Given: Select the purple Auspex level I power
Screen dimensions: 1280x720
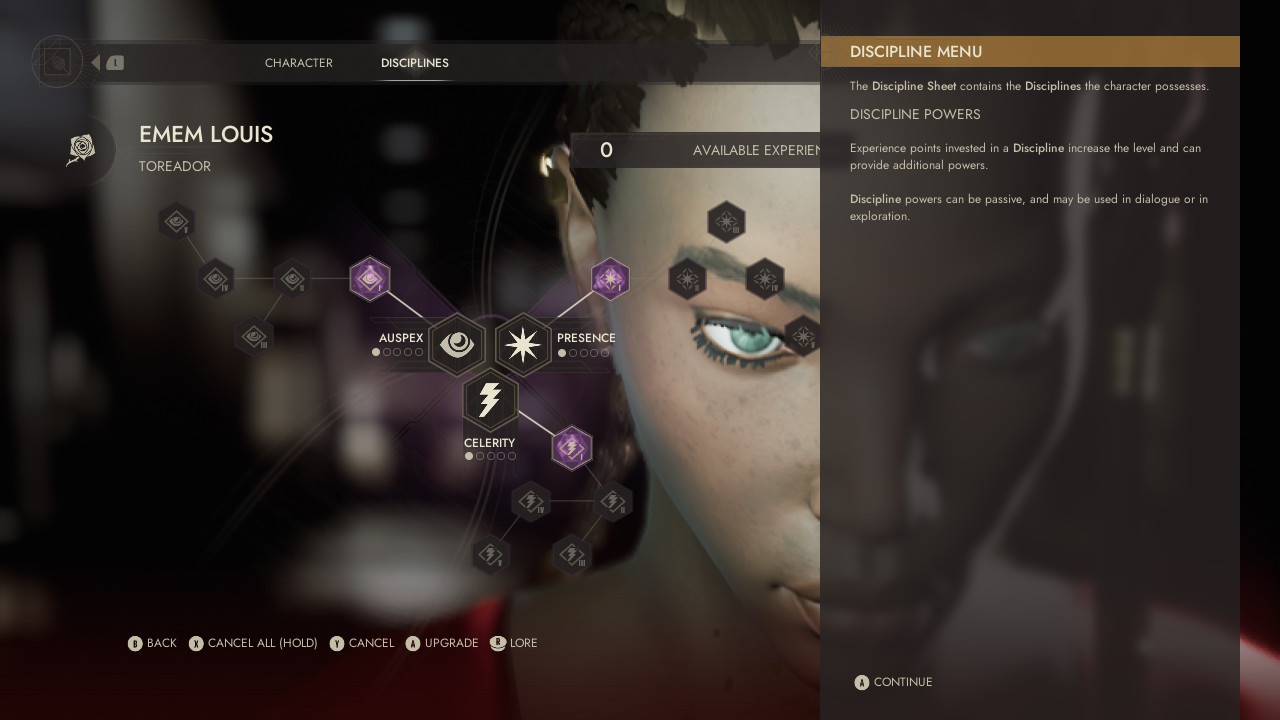Looking at the screenshot, I should pyautogui.click(x=369, y=279).
